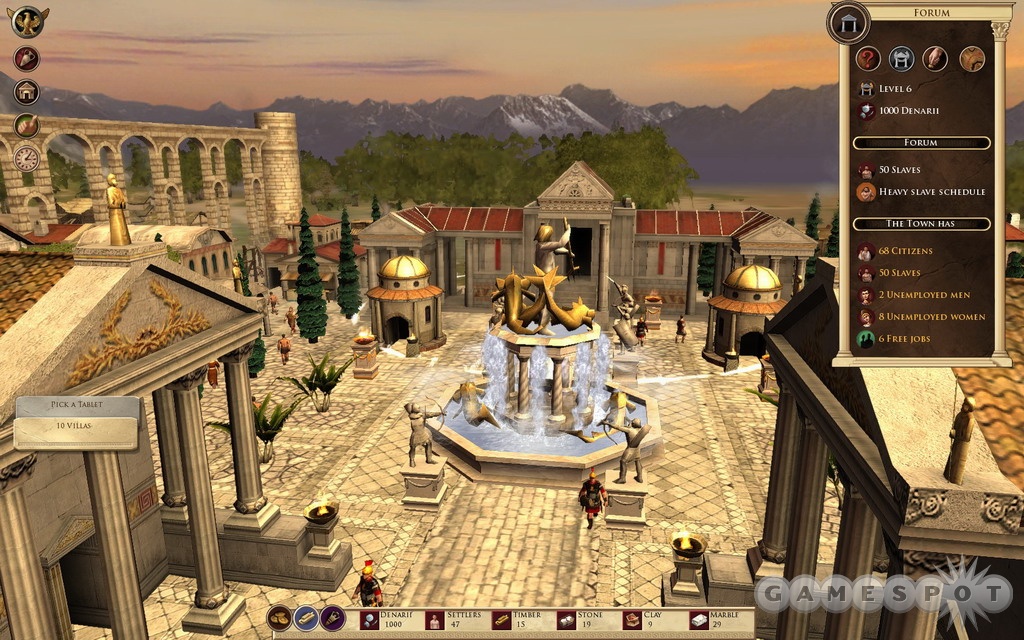The height and width of the screenshot is (640, 1024).
Task: Click the hand holding coin icon
Action: coord(935,58)
